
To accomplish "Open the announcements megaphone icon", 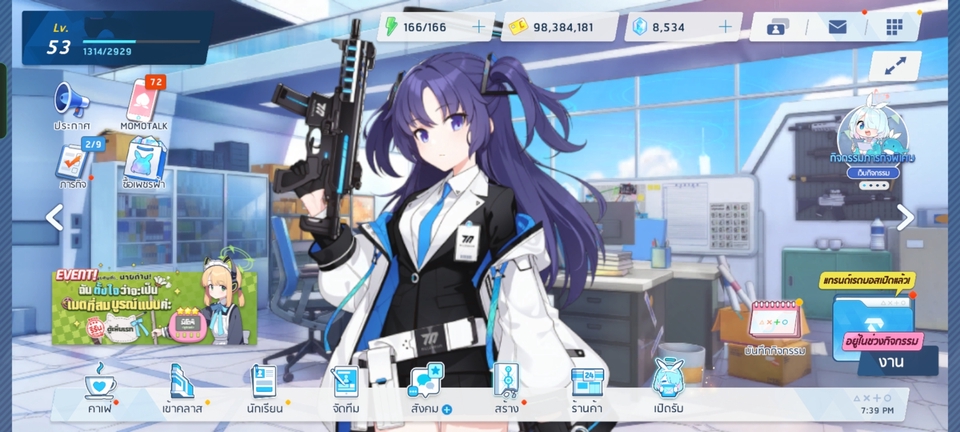I will (x=72, y=104).
